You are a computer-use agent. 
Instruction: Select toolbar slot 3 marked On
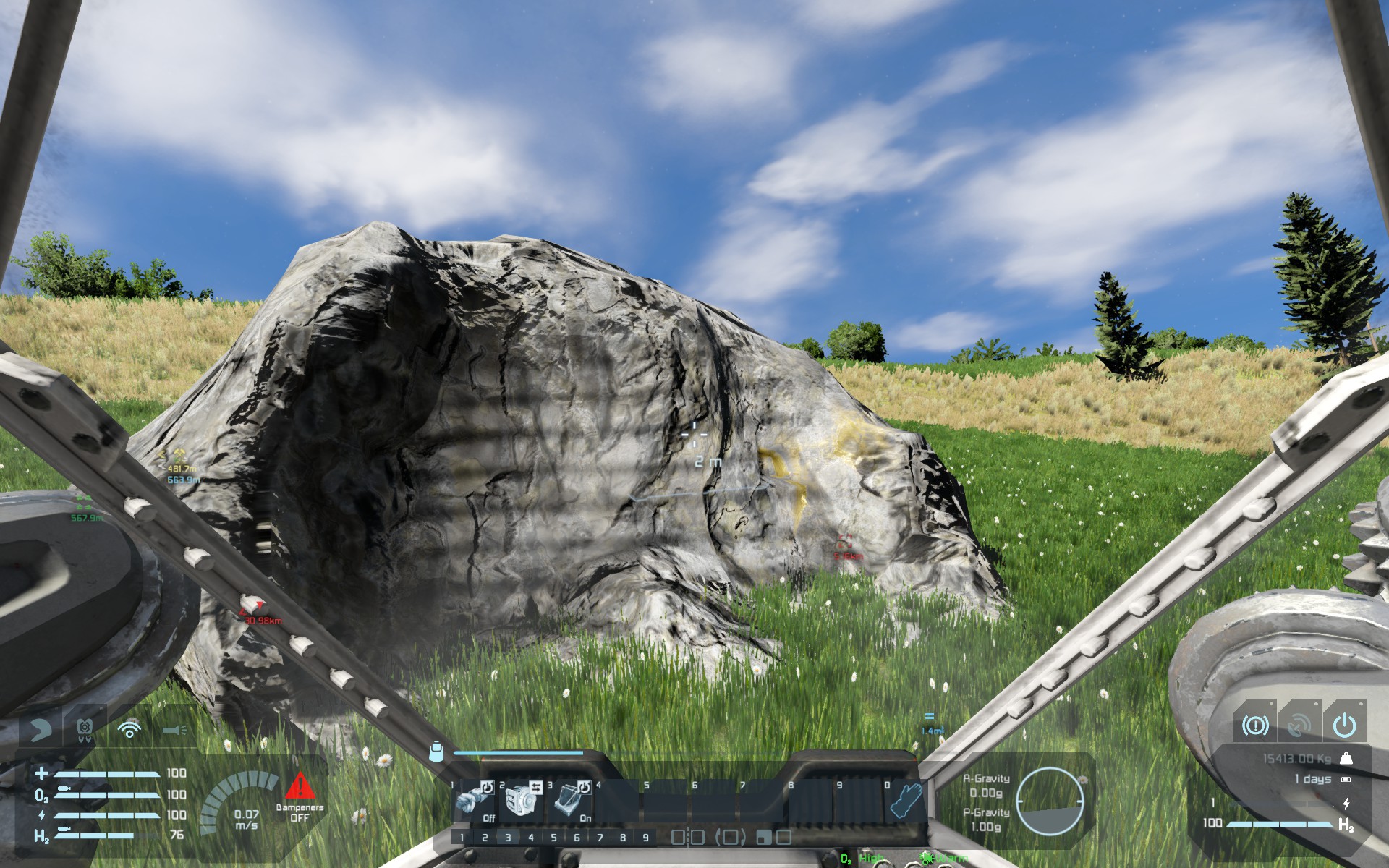click(x=571, y=801)
